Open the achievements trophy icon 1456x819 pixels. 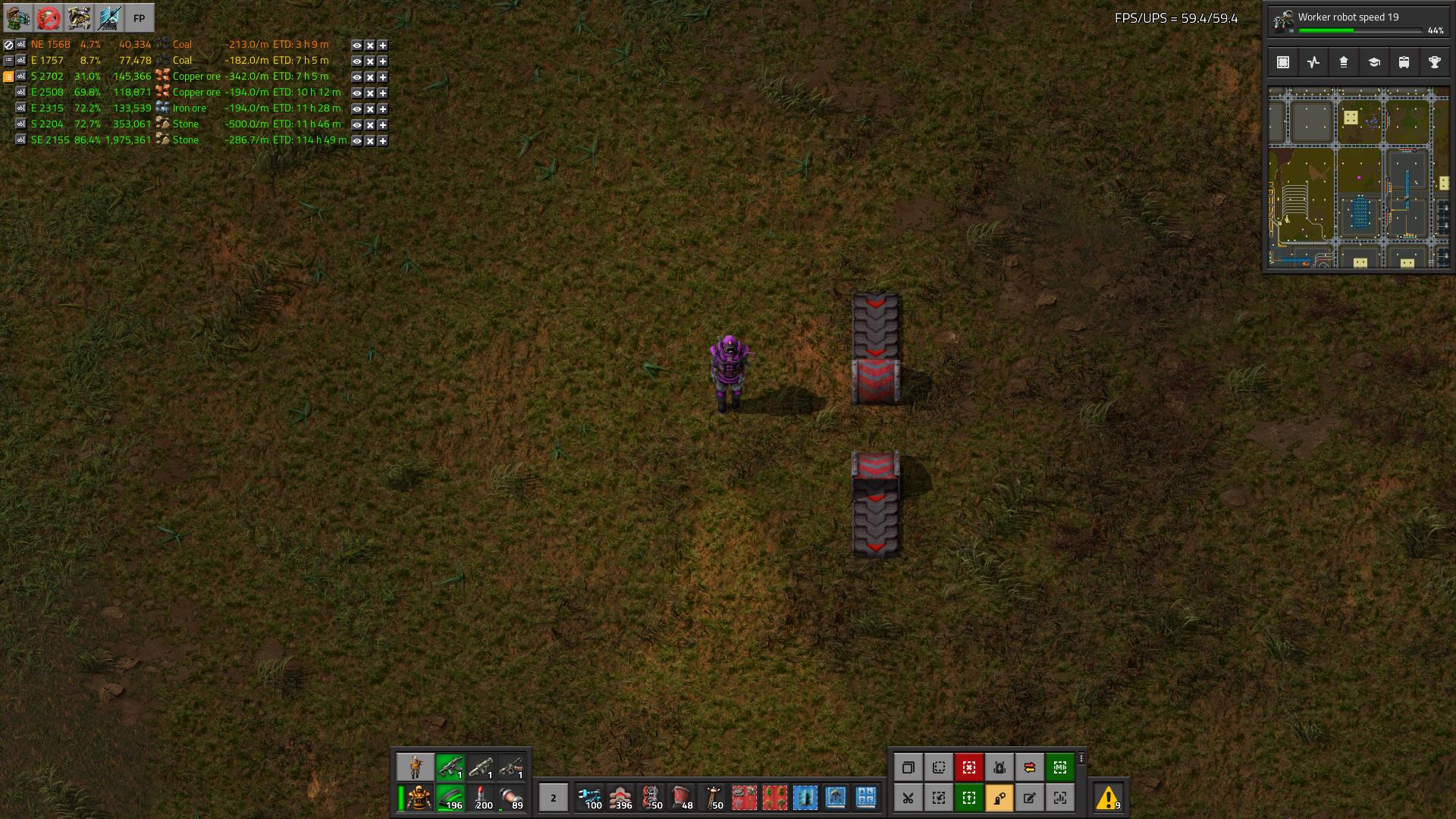click(x=1434, y=62)
